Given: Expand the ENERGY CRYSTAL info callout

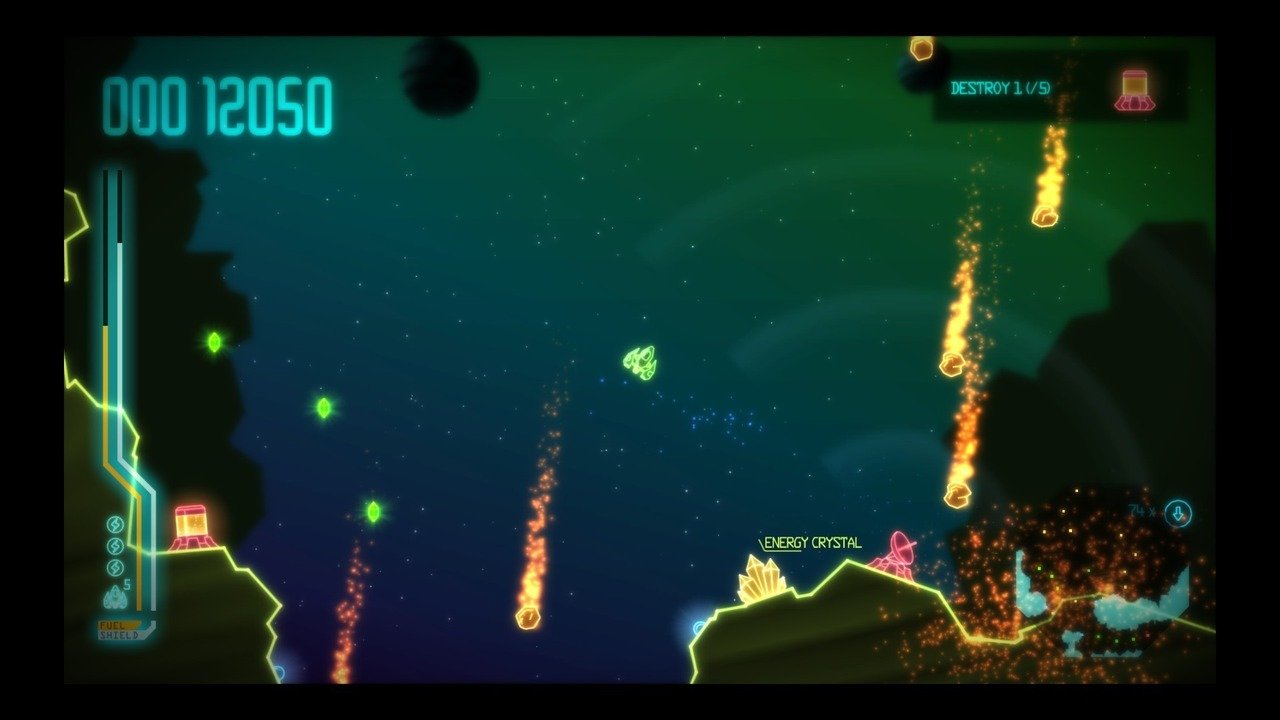Looking at the screenshot, I should click(x=810, y=542).
